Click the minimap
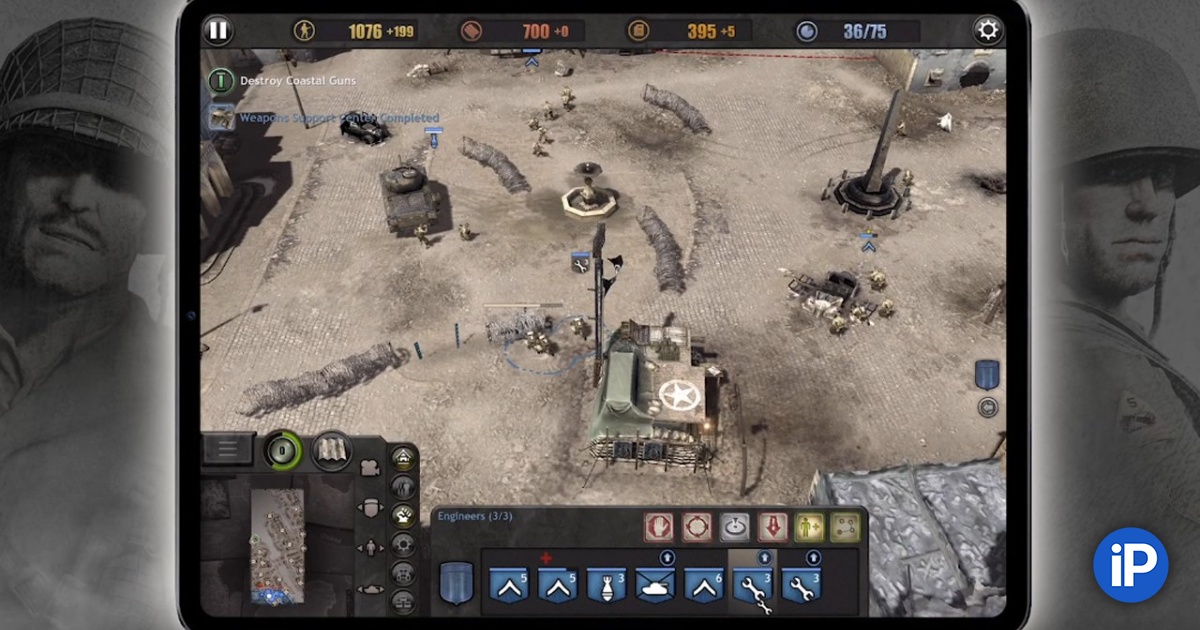This screenshot has height=630, width=1200. (277, 545)
